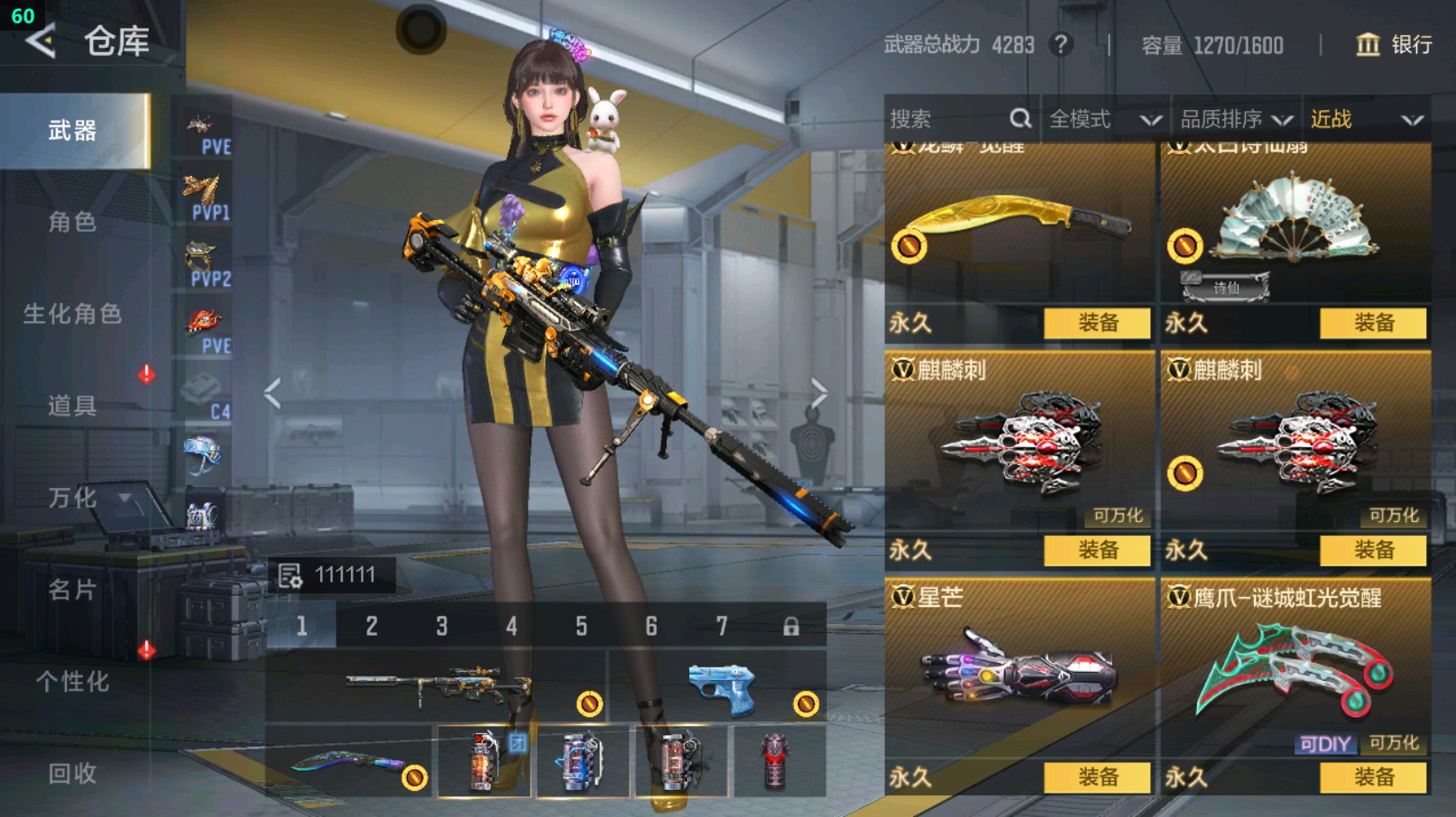Open the 品质排序 sort dropdown
The image size is (1456, 817).
[x=1236, y=119]
